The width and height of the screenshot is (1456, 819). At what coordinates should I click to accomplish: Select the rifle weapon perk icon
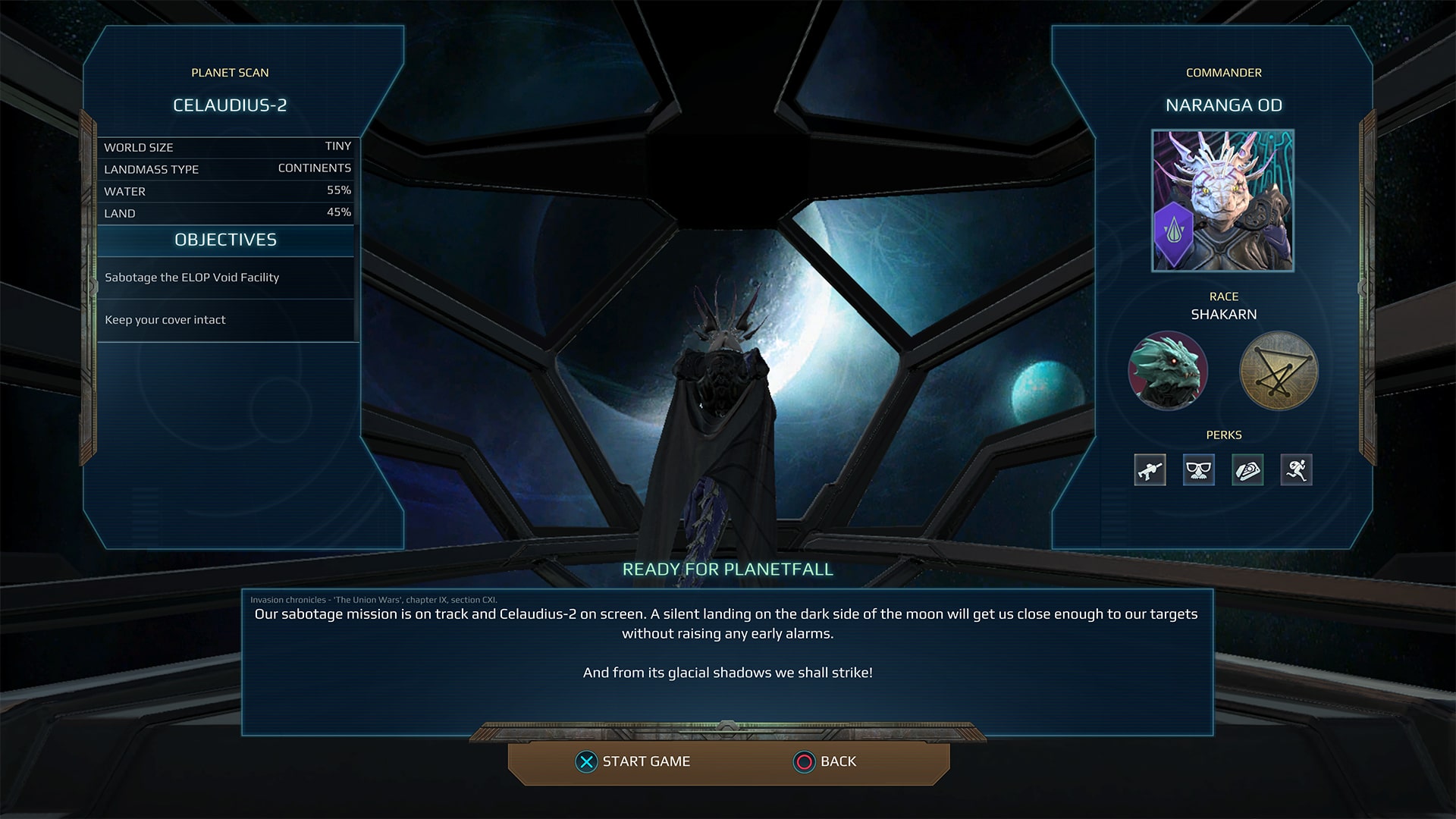[x=1149, y=470]
